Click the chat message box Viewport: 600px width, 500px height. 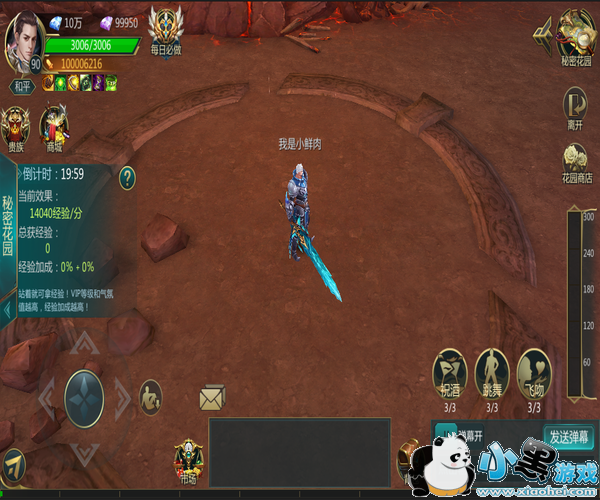(299, 452)
